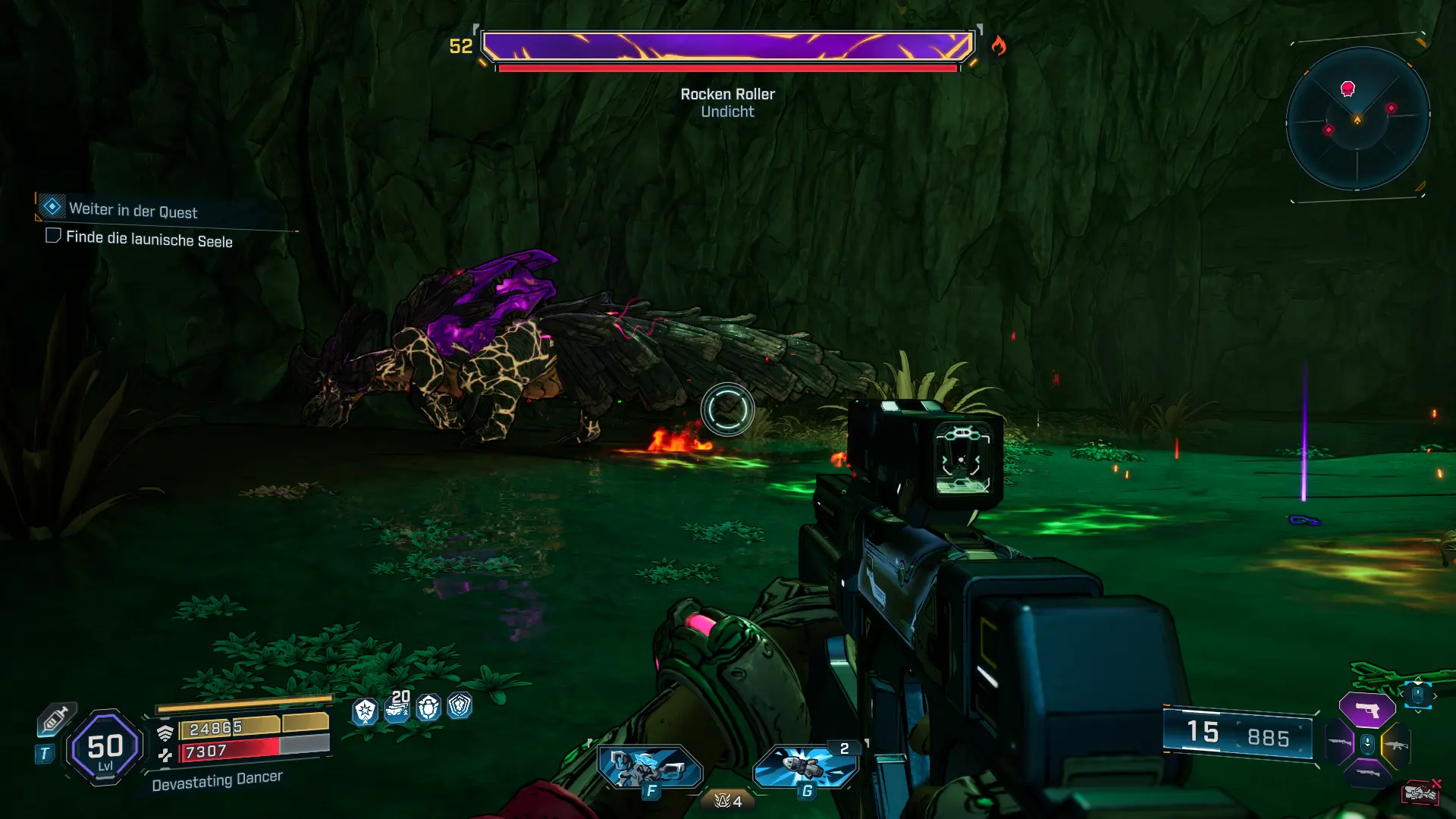Use the rocket ordnance ability
The height and width of the screenshot is (819, 1456).
pos(805,767)
